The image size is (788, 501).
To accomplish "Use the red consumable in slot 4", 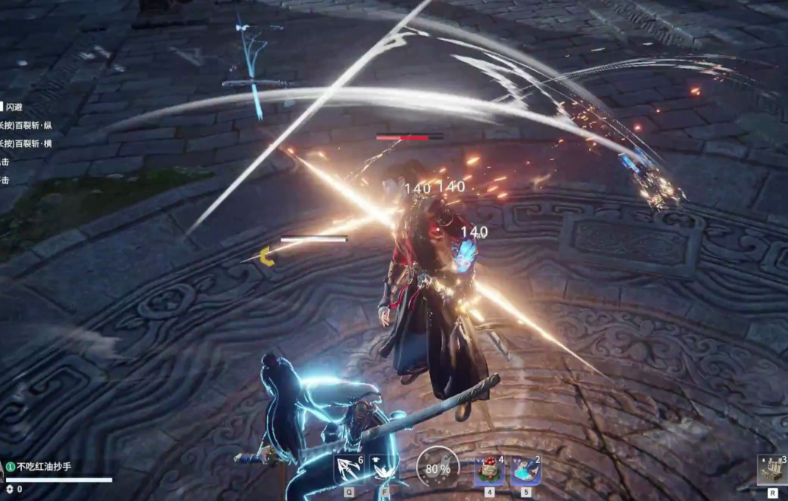I will [x=490, y=468].
